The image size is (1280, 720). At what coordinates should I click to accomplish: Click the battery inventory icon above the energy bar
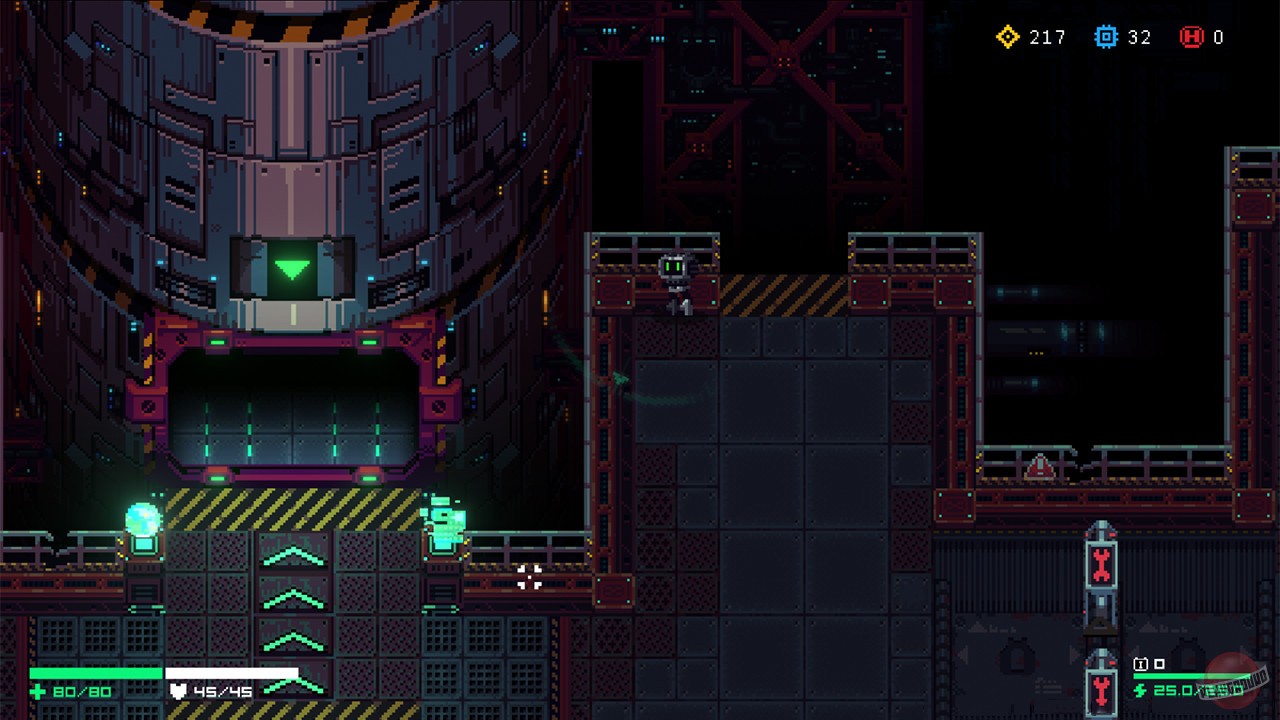click(x=1140, y=663)
